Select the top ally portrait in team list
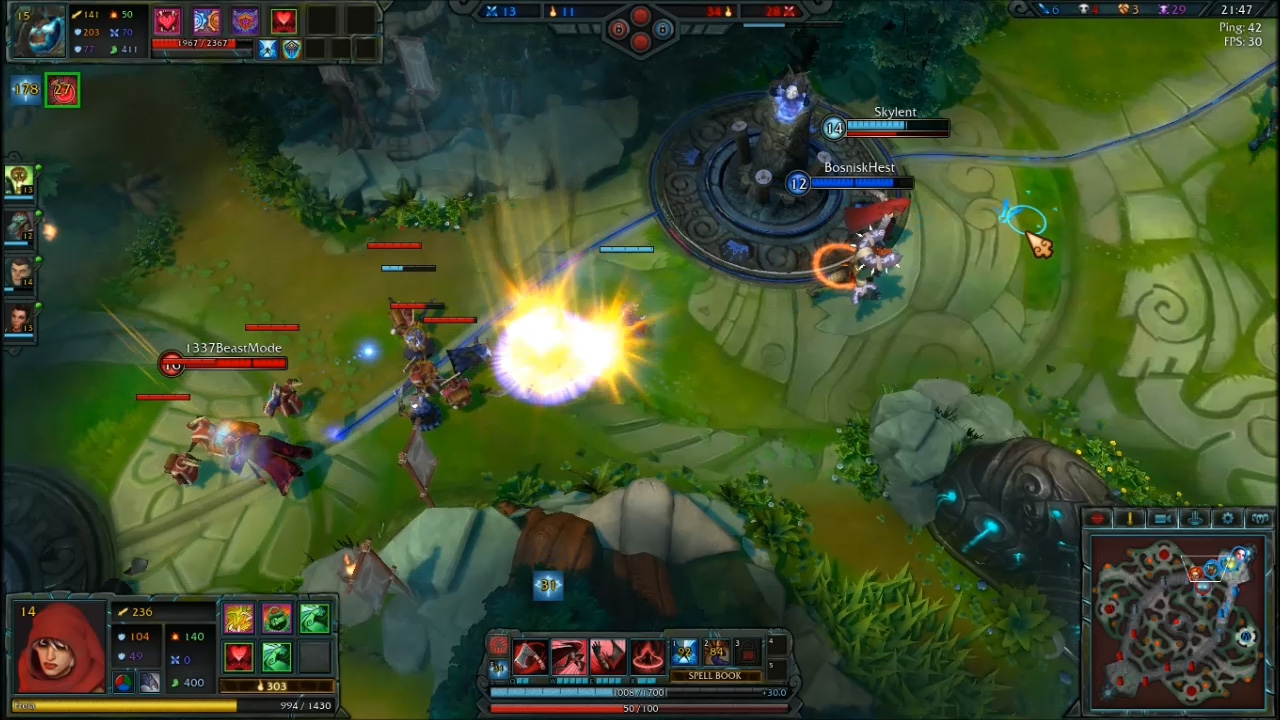 click(x=19, y=180)
